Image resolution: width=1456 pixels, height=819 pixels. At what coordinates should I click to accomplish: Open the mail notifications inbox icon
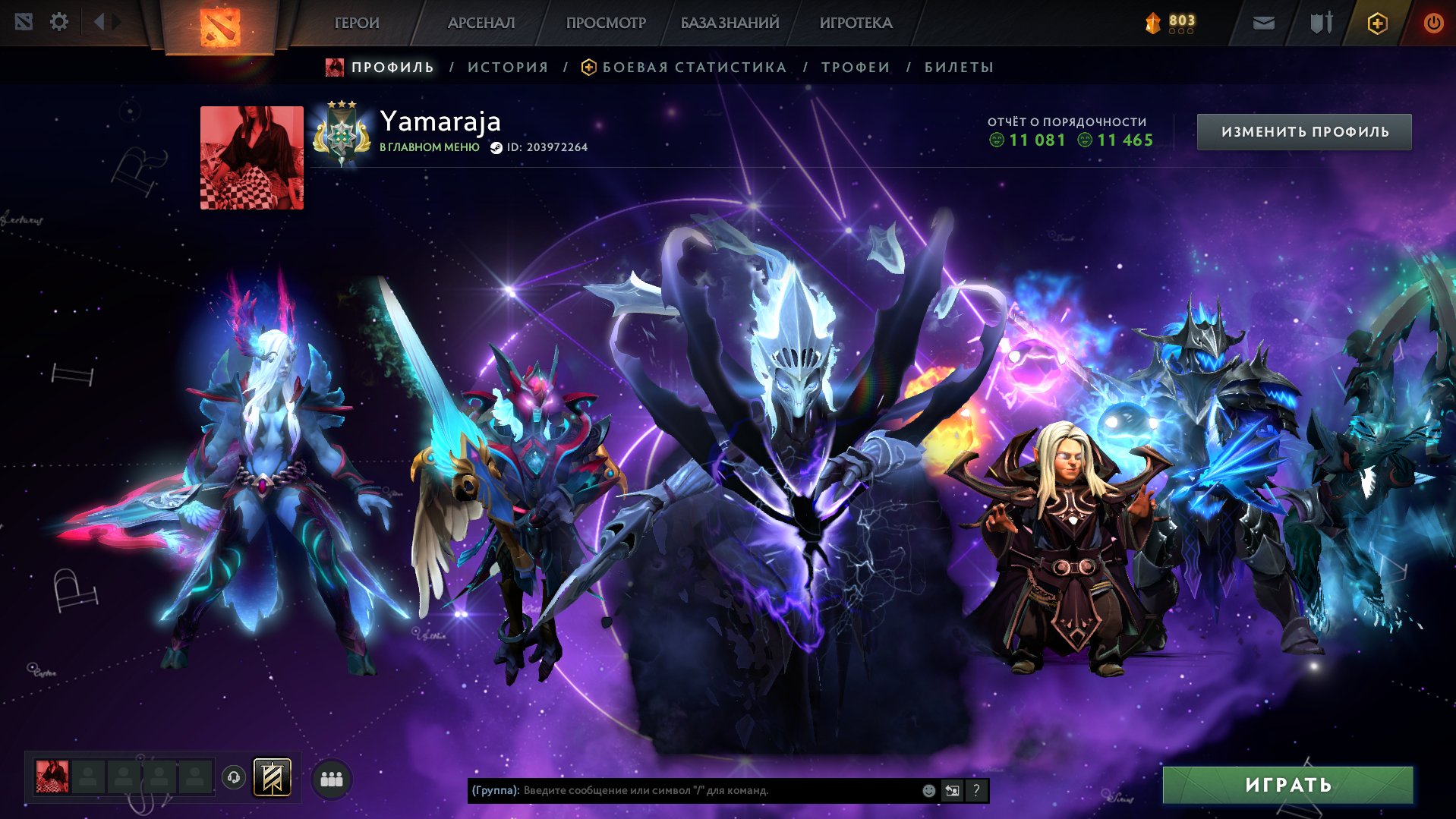(x=1262, y=23)
